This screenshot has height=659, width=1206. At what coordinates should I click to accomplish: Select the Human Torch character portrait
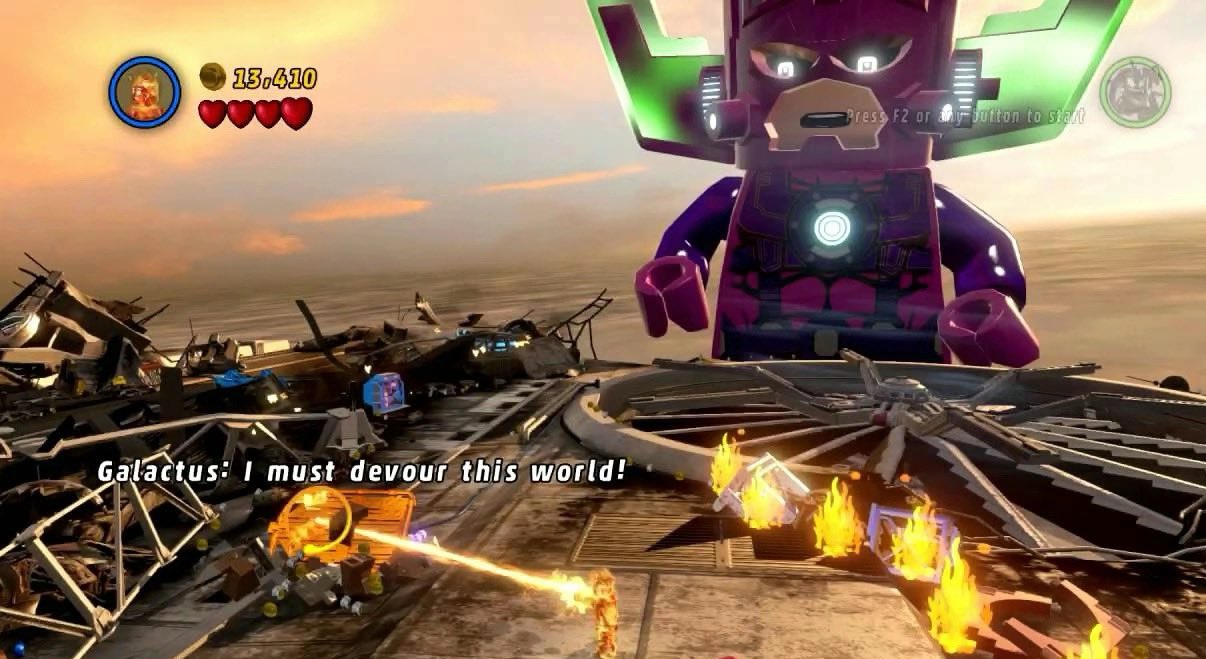click(x=145, y=92)
